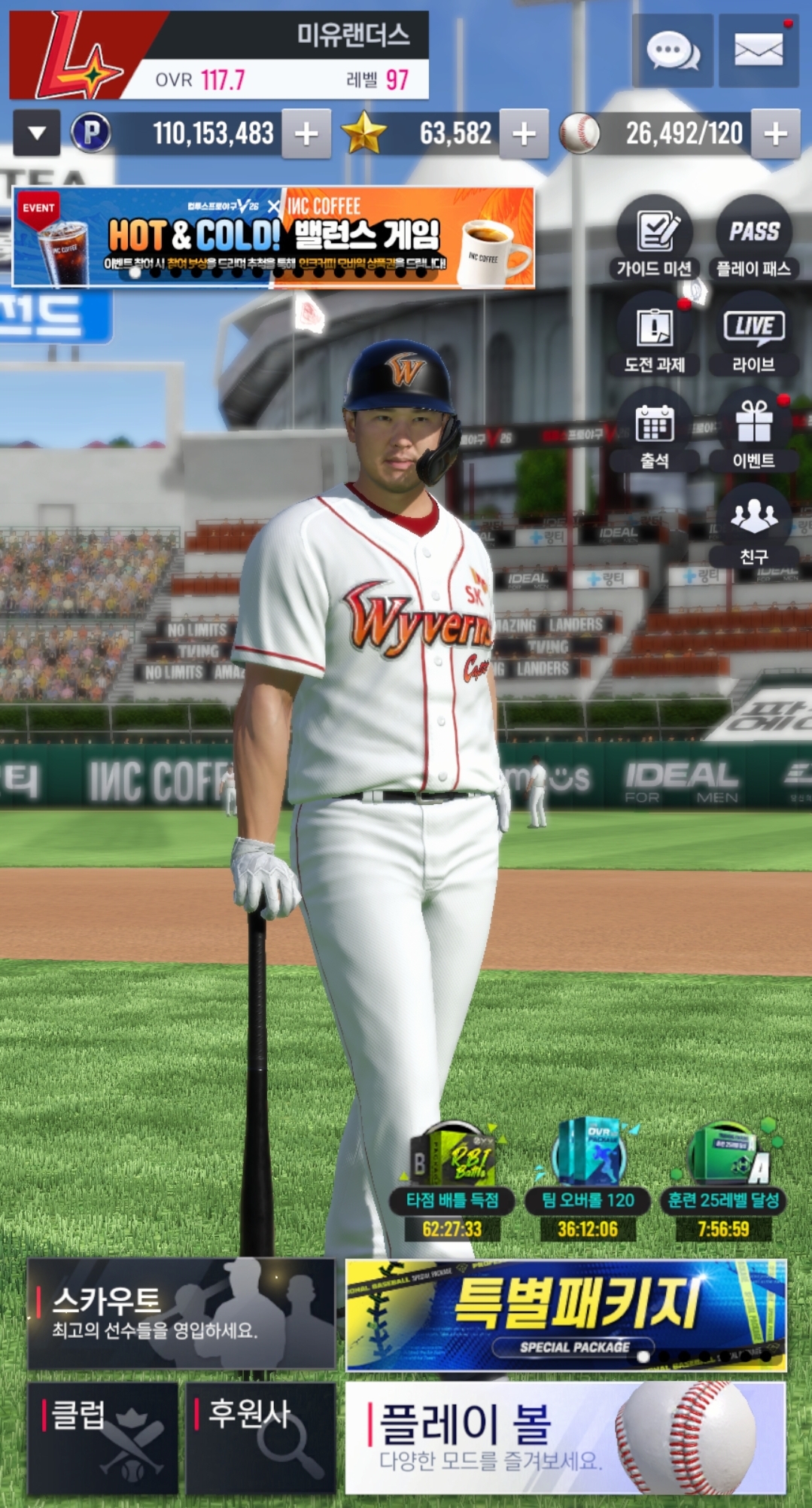Expand the dropdown arrow beside points
Image resolution: width=812 pixels, height=1508 pixels.
[36, 134]
